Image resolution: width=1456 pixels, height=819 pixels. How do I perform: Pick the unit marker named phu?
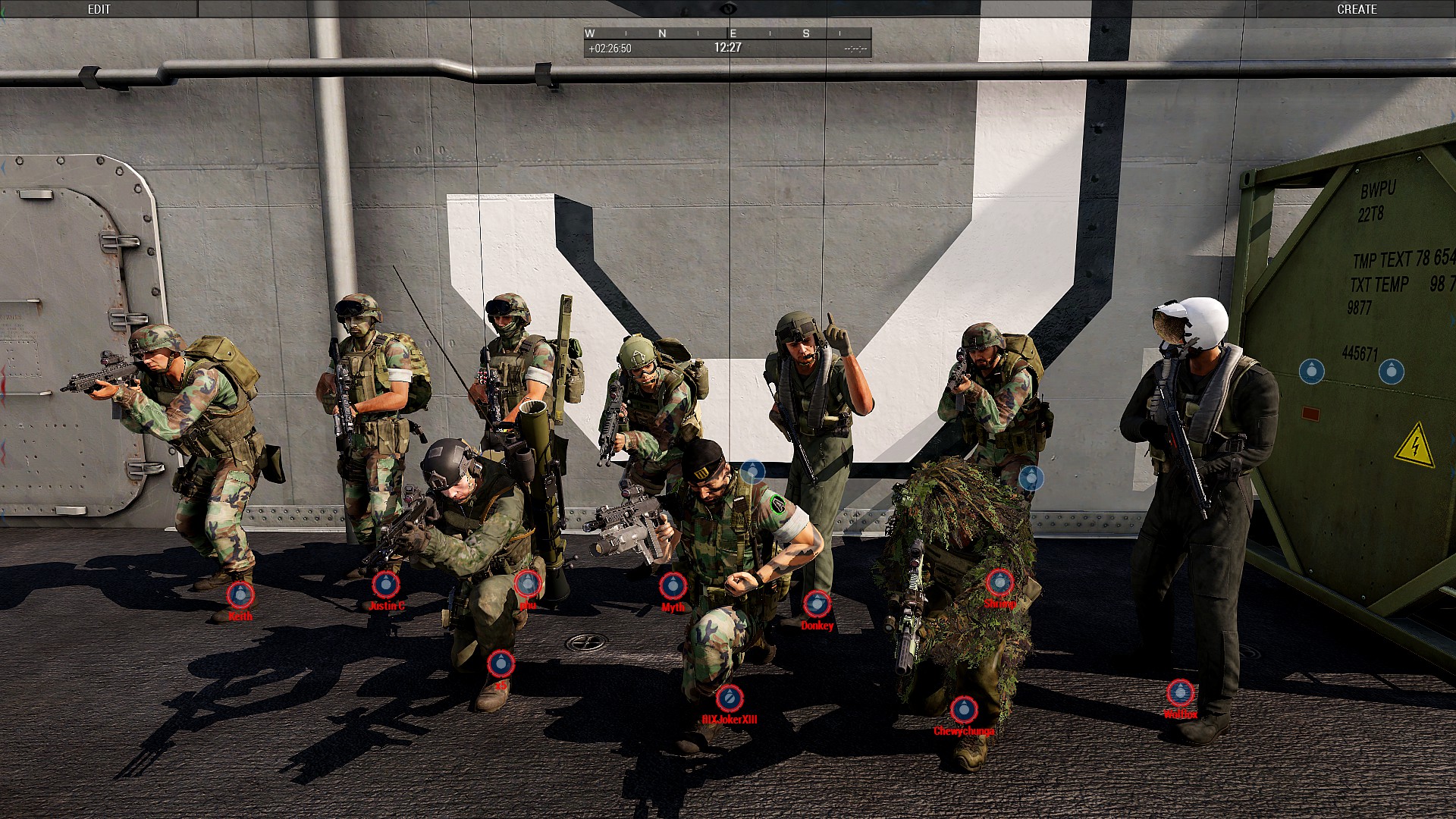pos(528,583)
